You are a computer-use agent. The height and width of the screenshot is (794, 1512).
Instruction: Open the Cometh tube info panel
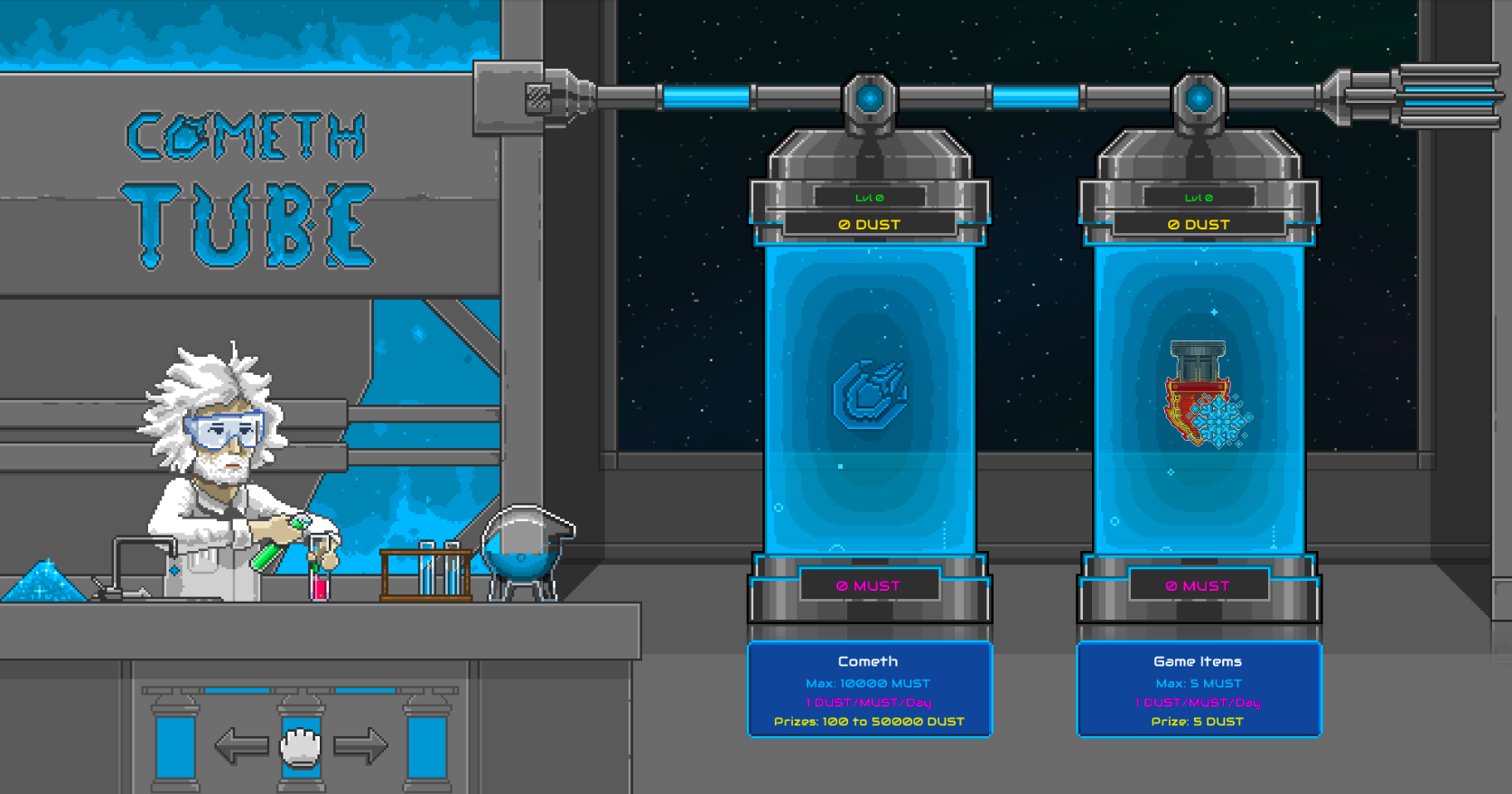point(870,691)
